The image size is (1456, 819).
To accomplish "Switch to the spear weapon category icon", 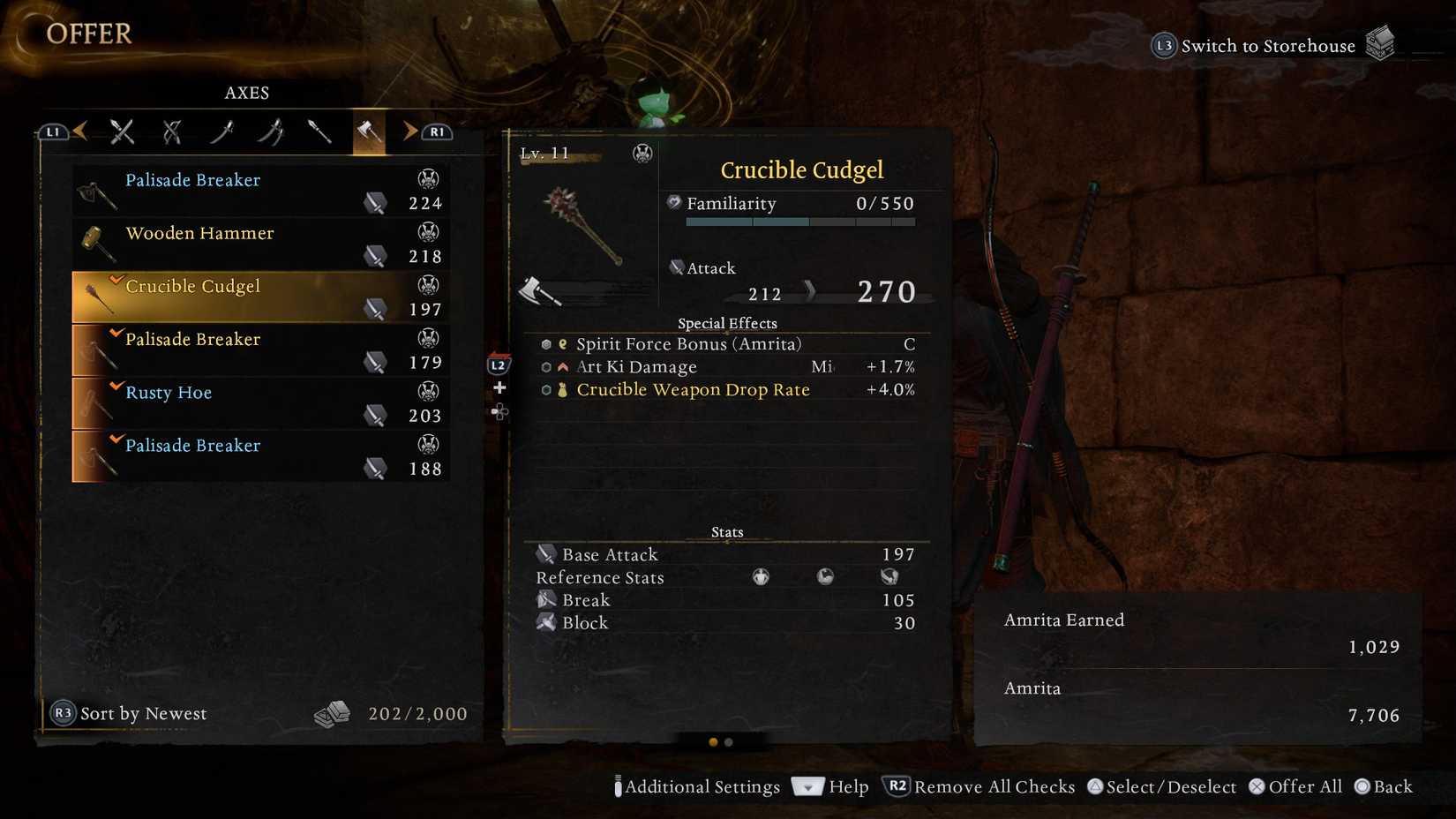I will pos(319,131).
